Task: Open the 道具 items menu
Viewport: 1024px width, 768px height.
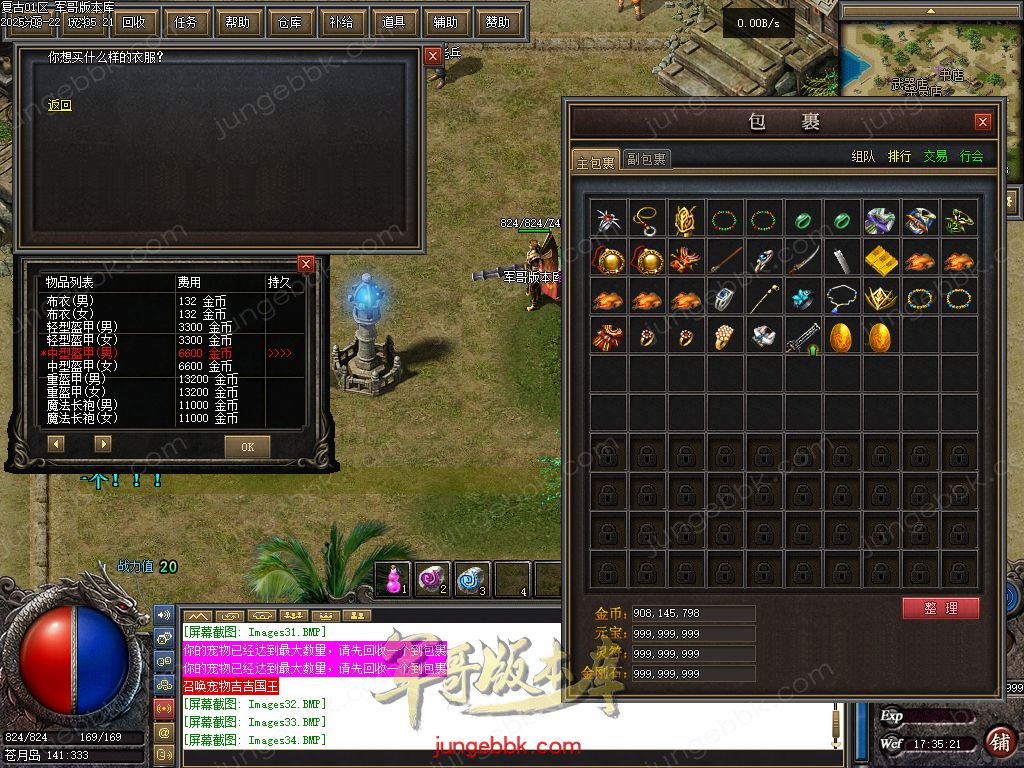Action: point(393,22)
